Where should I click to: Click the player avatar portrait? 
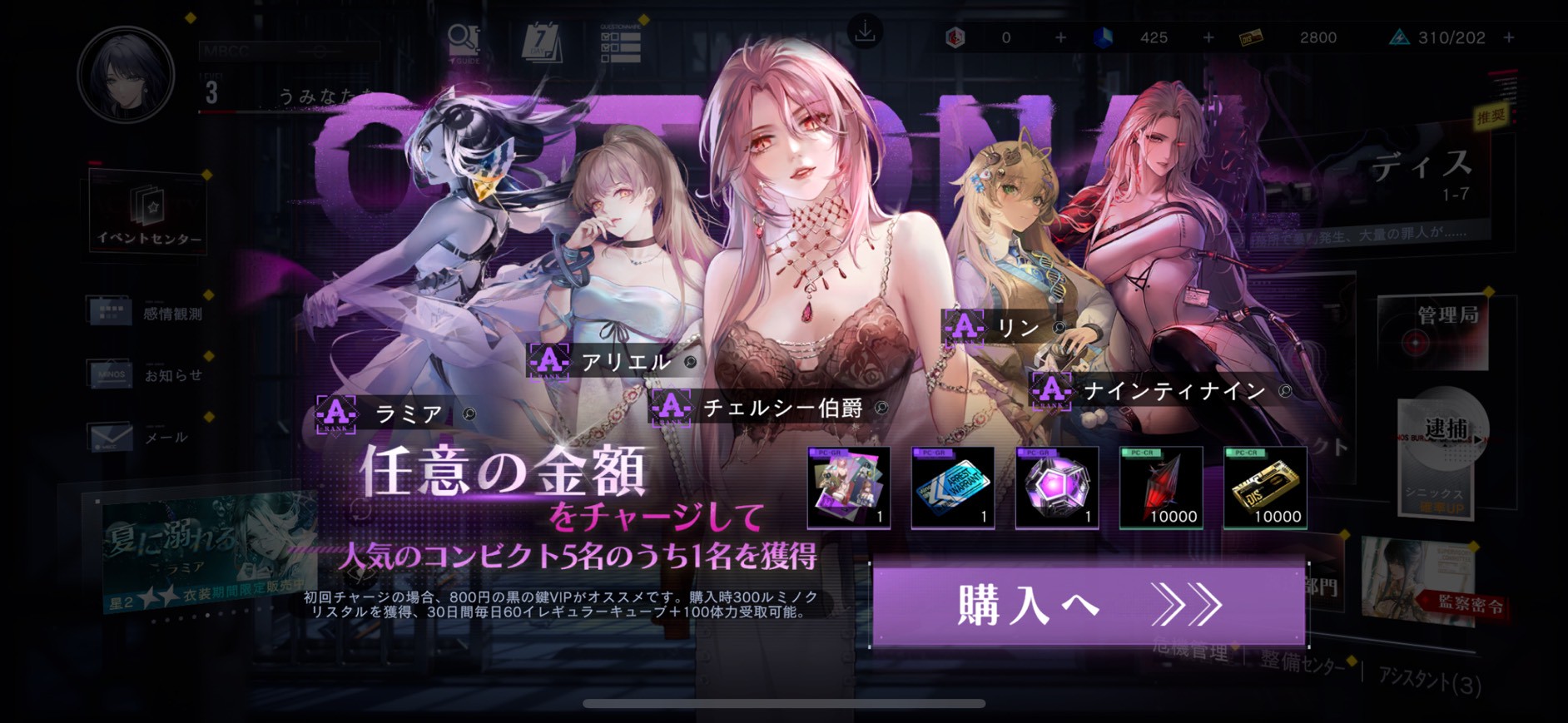pyautogui.click(x=127, y=75)
